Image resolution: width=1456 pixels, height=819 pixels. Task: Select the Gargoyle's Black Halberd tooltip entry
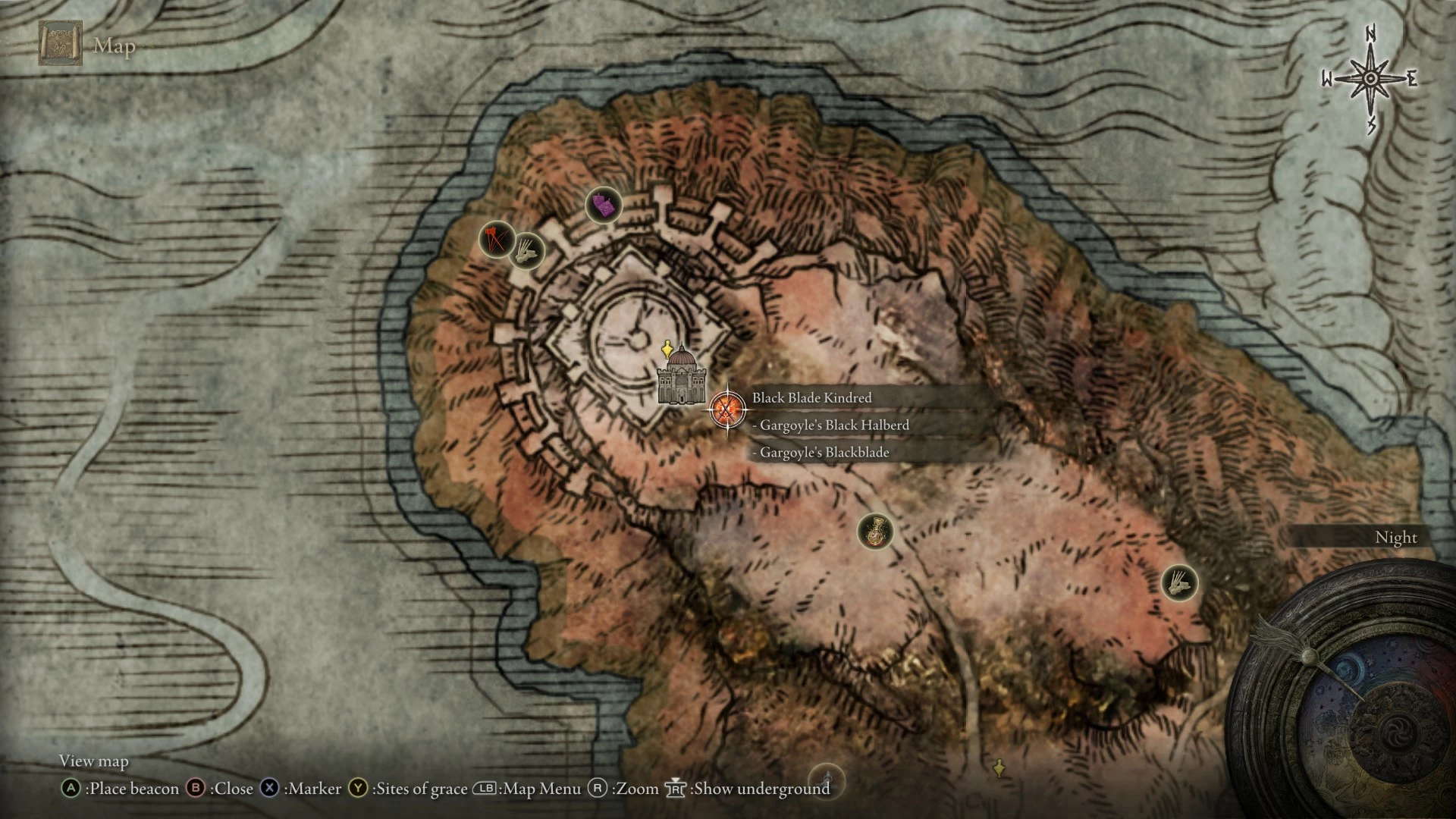pyautogui.click(x=830, y=425)
